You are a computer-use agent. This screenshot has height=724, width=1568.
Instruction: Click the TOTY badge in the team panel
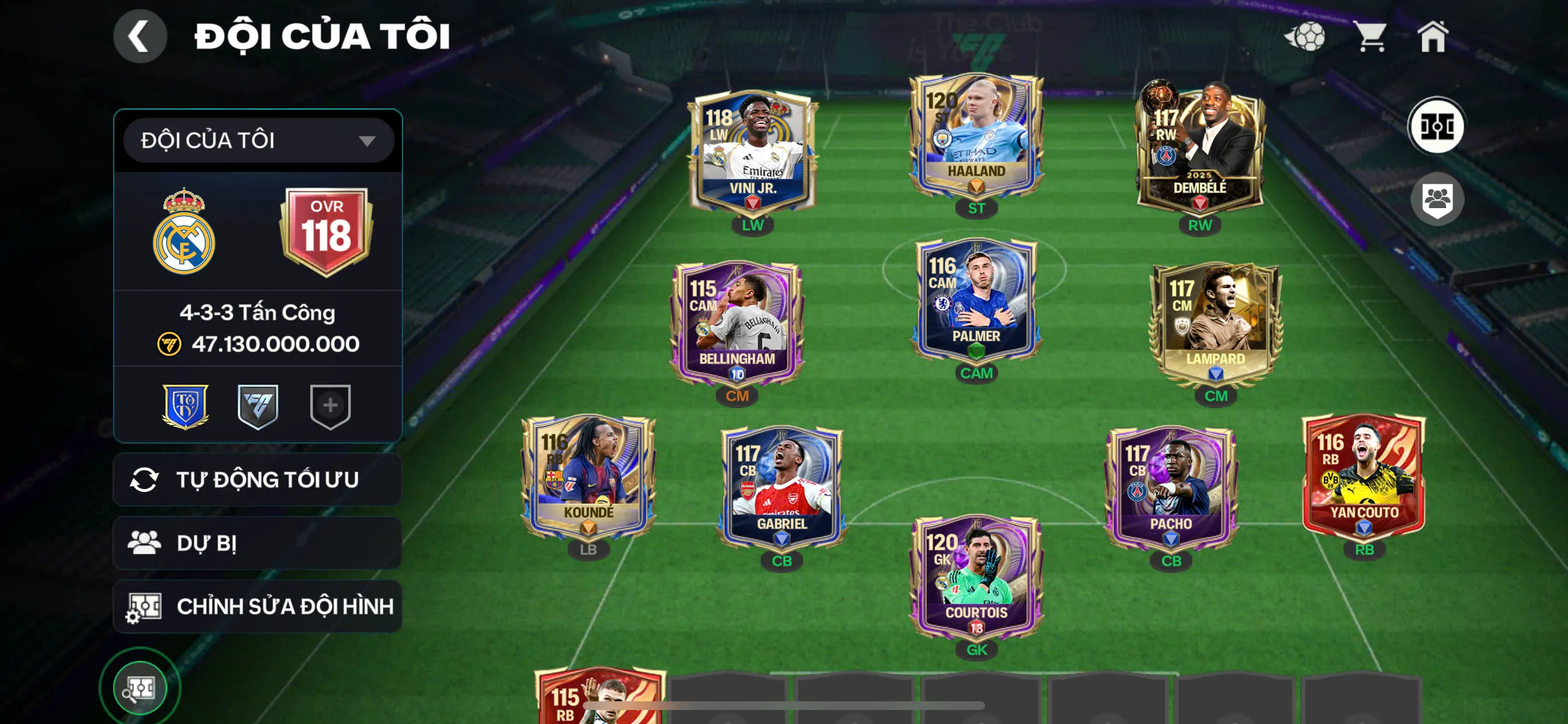point(187,409)
